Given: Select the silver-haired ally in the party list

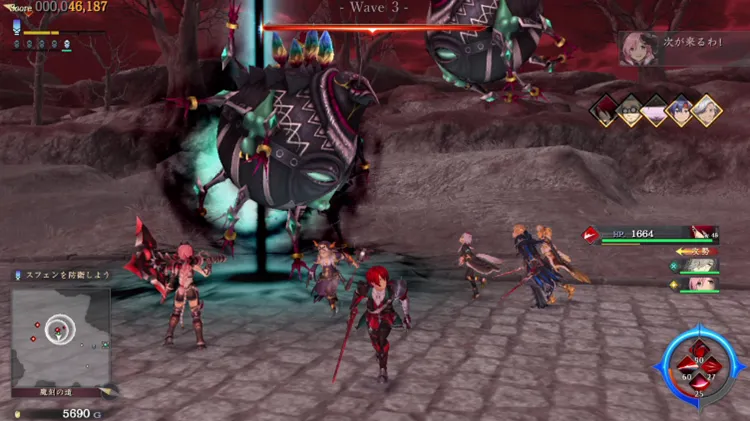Looking at the screenshot, I should coord(699,266).
